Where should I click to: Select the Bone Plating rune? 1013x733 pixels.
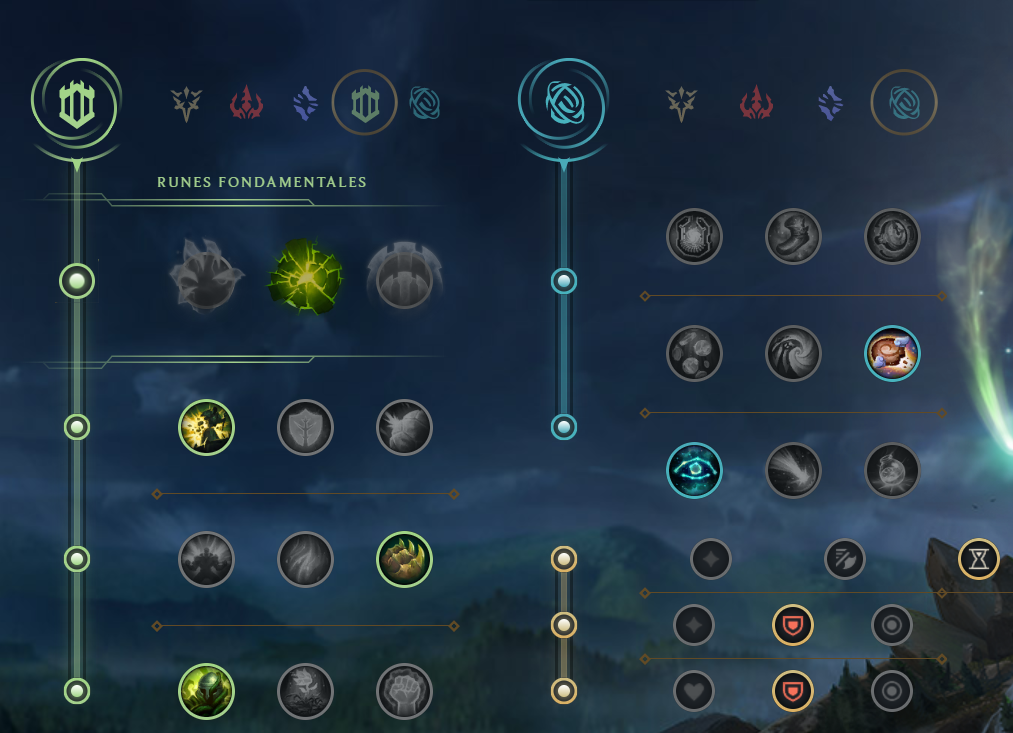click(404, 559)
